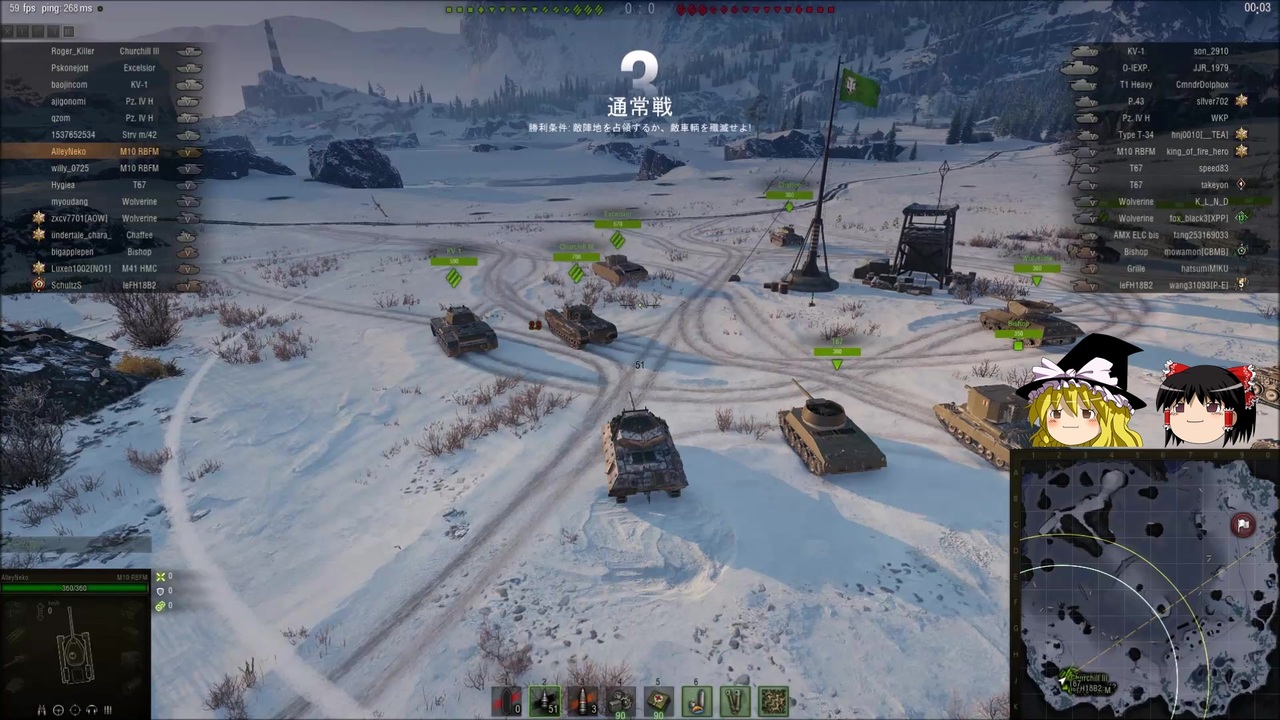Use the first aid kit consumable

coord(659,702)
